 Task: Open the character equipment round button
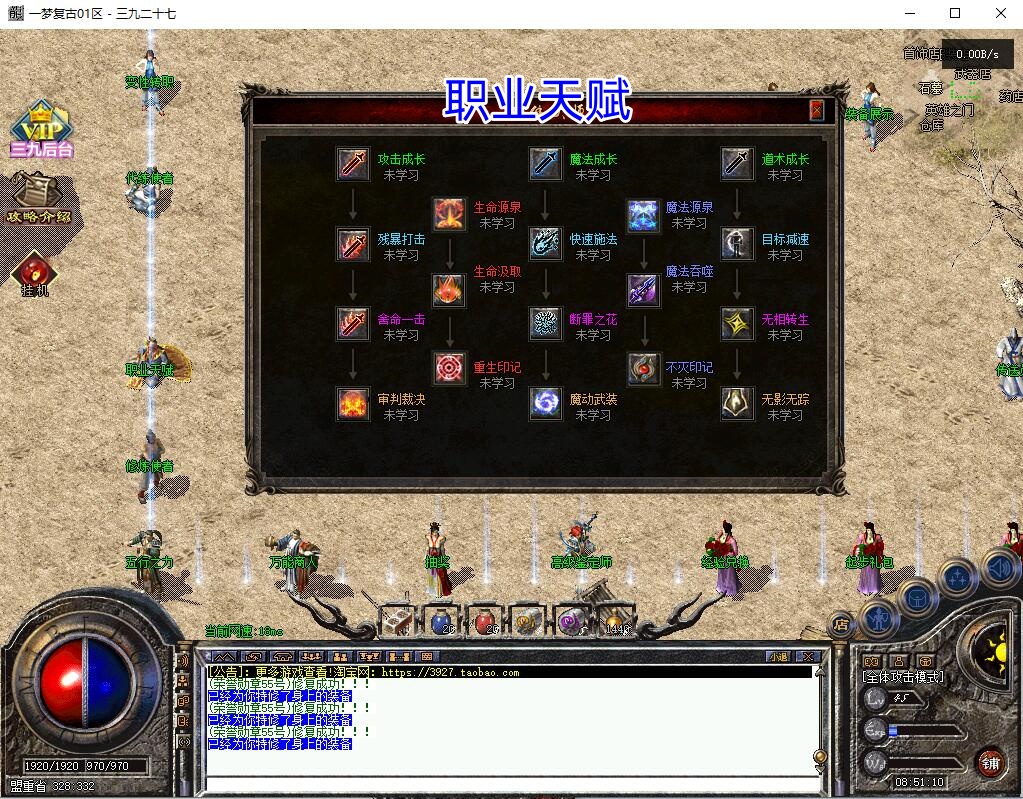point(877,620)
